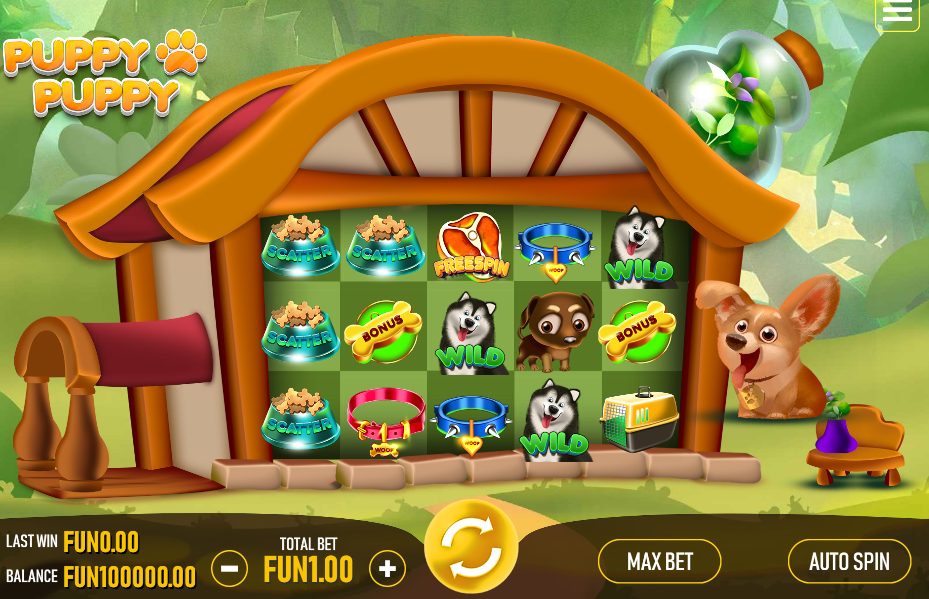Spin the reels with the yellow button
The image size is (929, 599).
(470, 548)
